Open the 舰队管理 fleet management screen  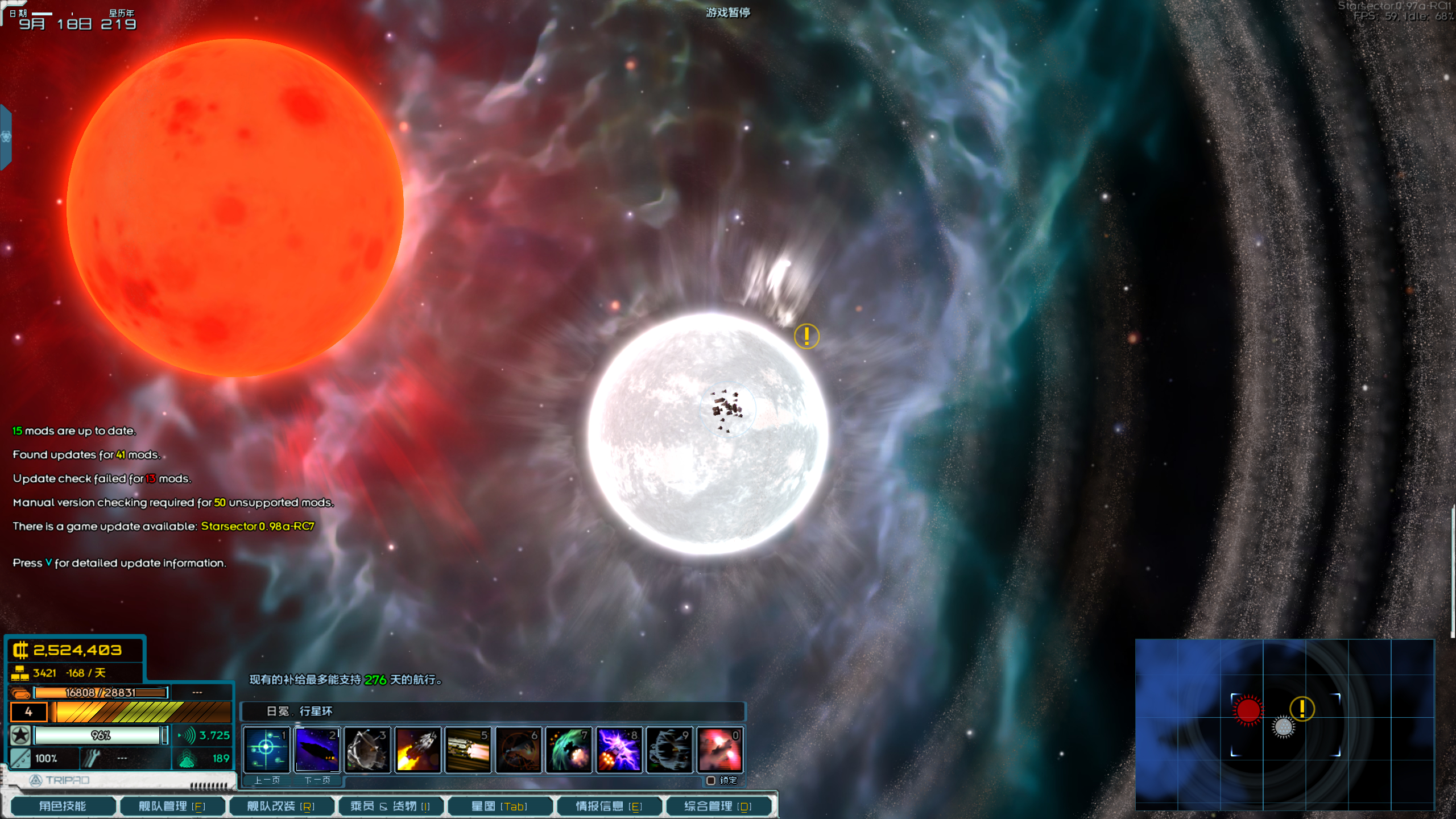(172, 806)
